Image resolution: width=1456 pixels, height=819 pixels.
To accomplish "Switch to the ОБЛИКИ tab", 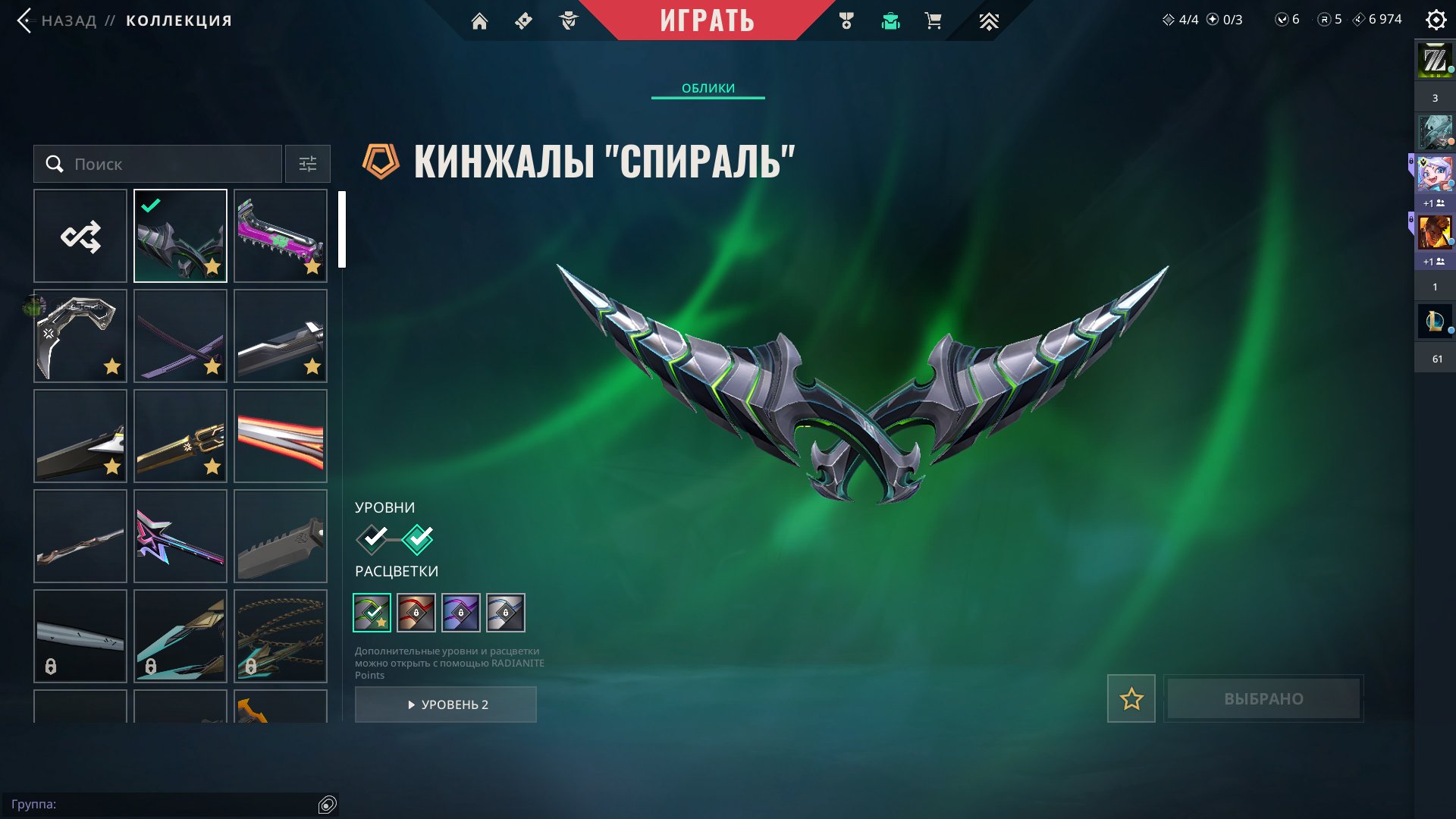I will pyautogui.click(x=708, y=88).
